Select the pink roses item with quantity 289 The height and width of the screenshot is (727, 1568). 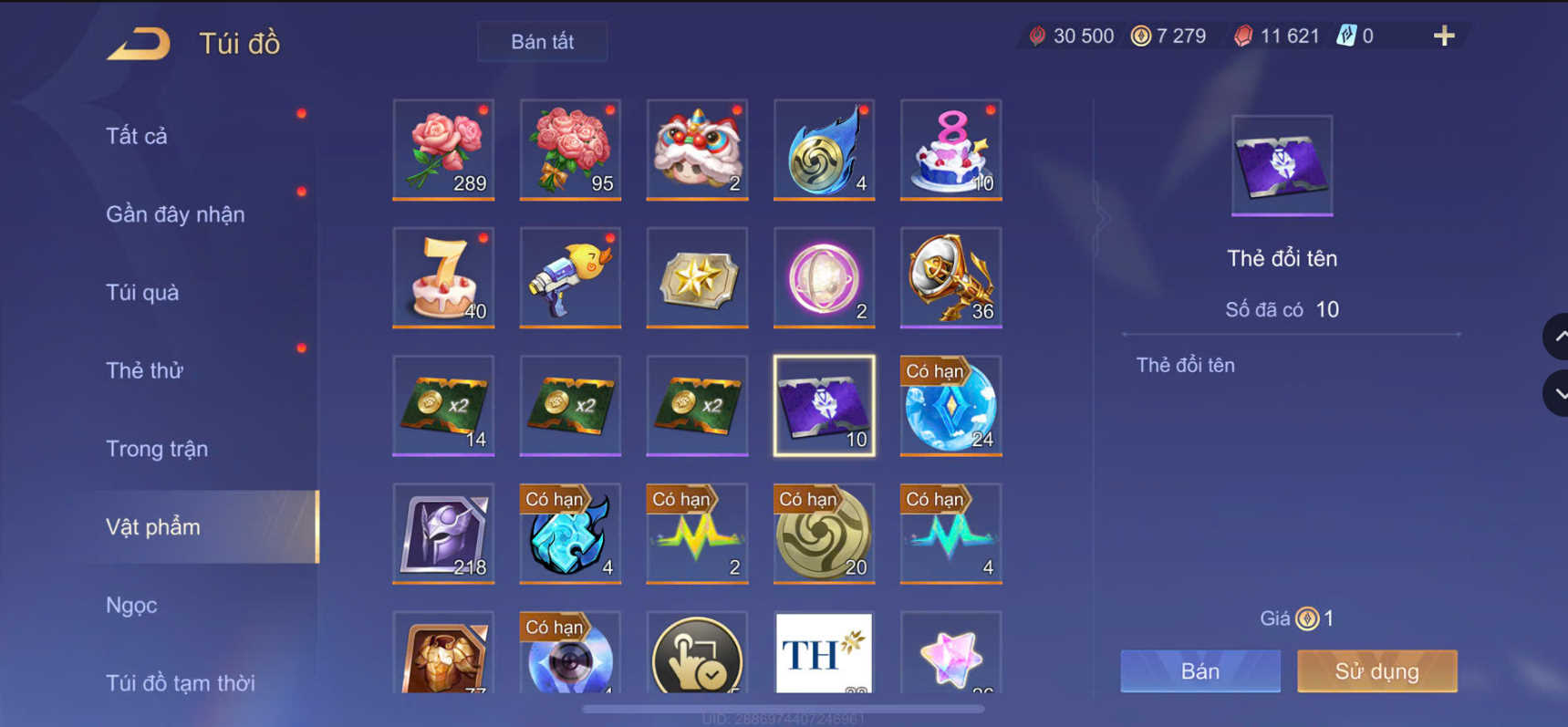[443, 149]
